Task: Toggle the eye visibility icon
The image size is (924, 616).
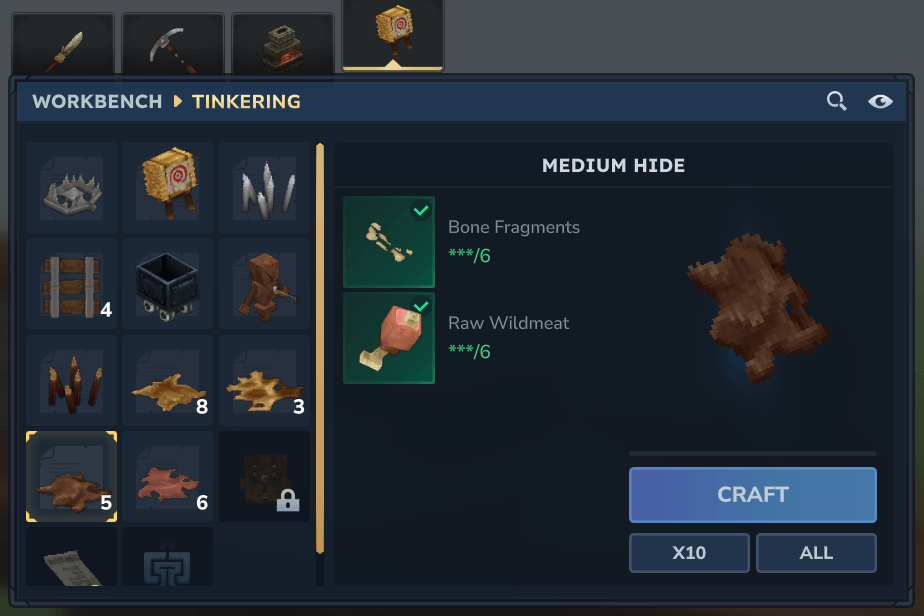Action: click(880, 101)
